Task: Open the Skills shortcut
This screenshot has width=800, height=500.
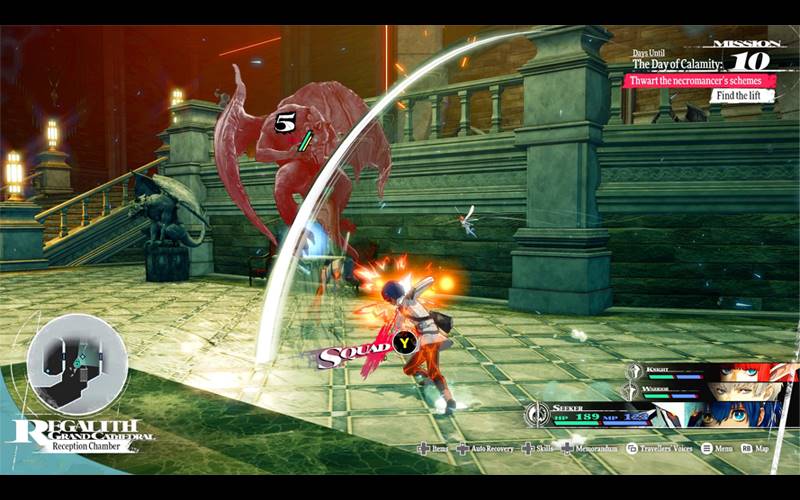Action: coord(539,449)
